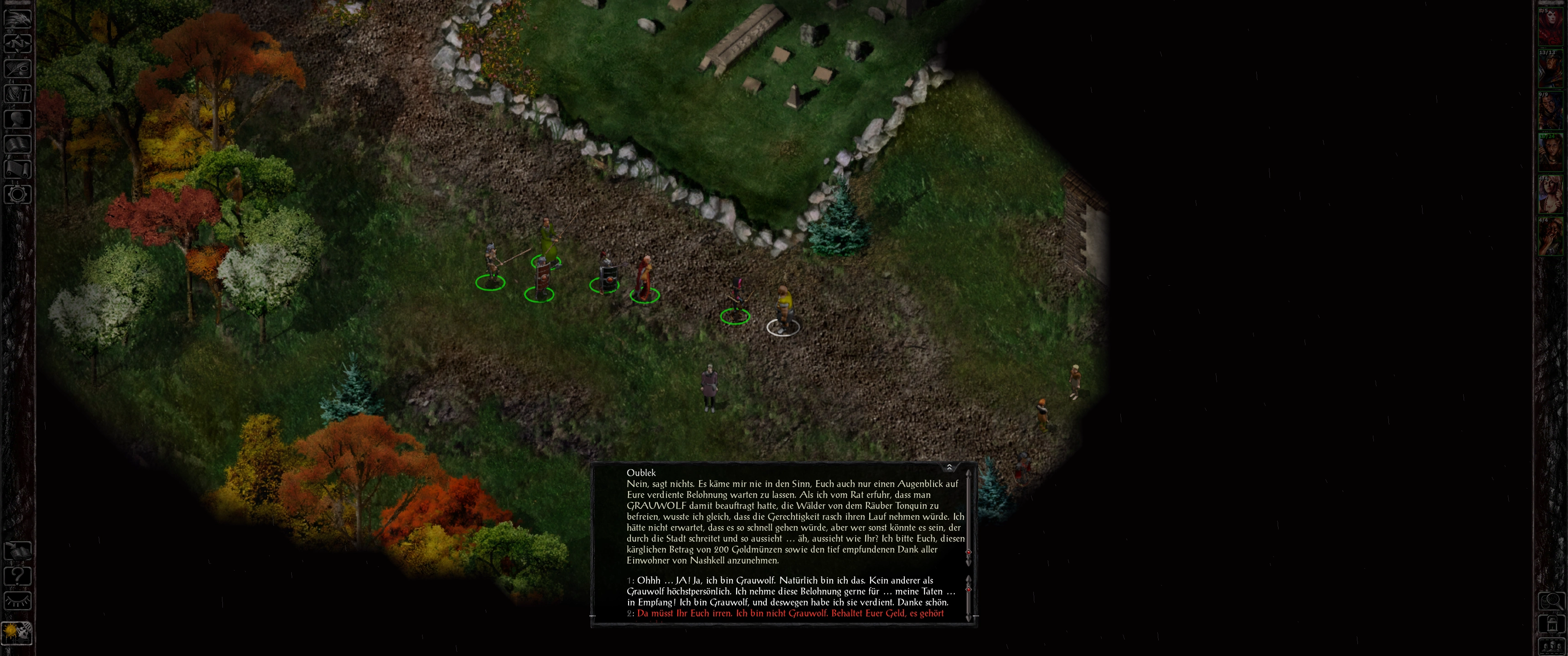The image size is (1568, 656).
Task: Open the area map with the compass button
Action: [x=18, y=43]
